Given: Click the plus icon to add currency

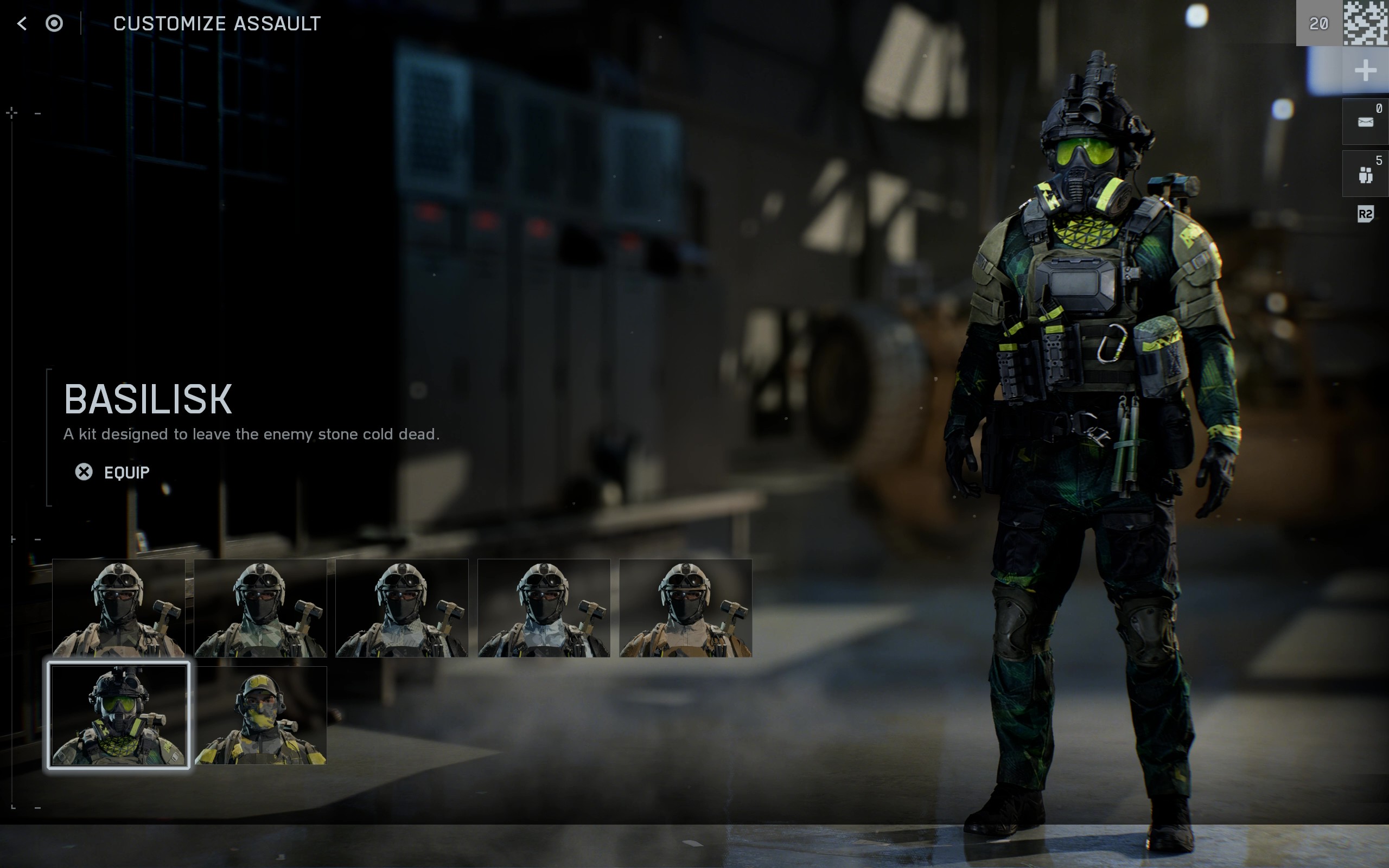Looking at the screenshot, I should [1366, 70].
